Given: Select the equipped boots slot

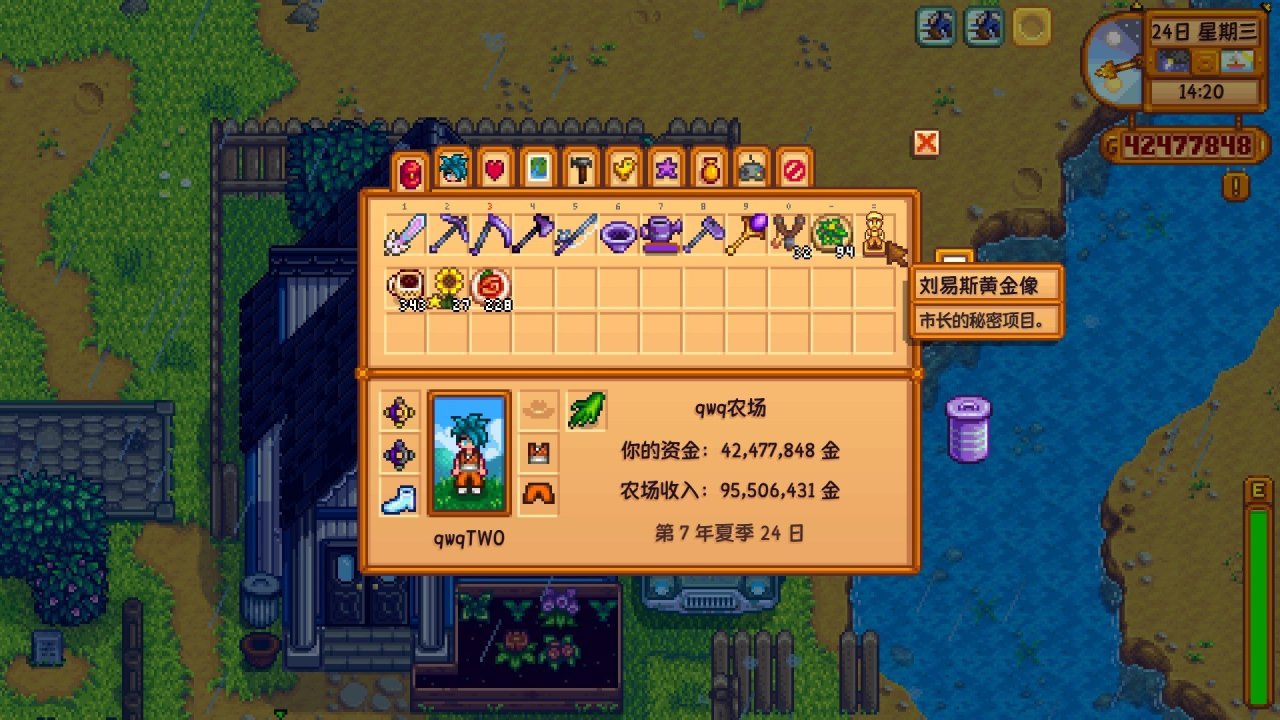Looking at the screenshot, I should (x=399, y=497).
